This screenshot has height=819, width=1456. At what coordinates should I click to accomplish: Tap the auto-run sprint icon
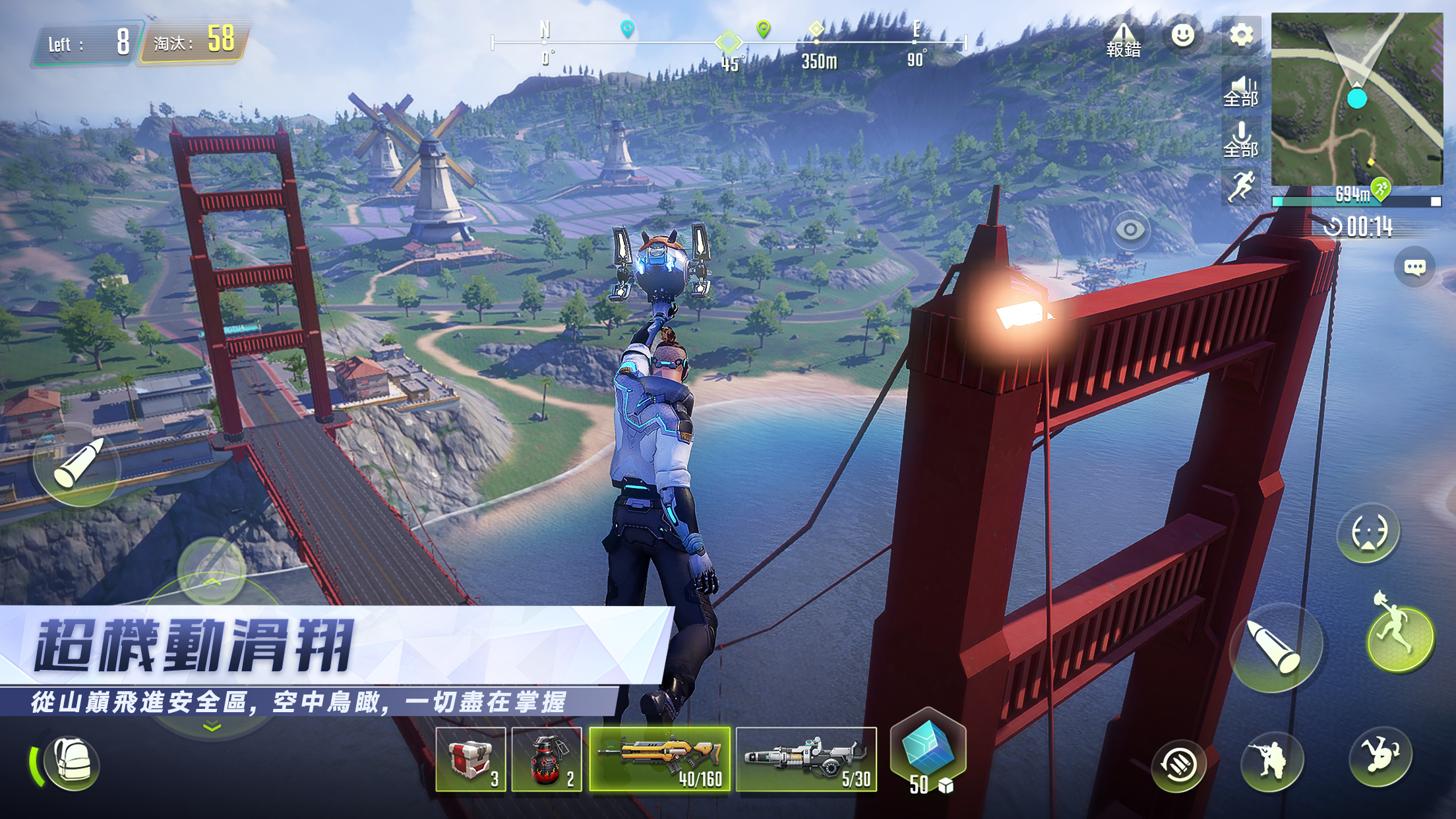point(1241,186)
